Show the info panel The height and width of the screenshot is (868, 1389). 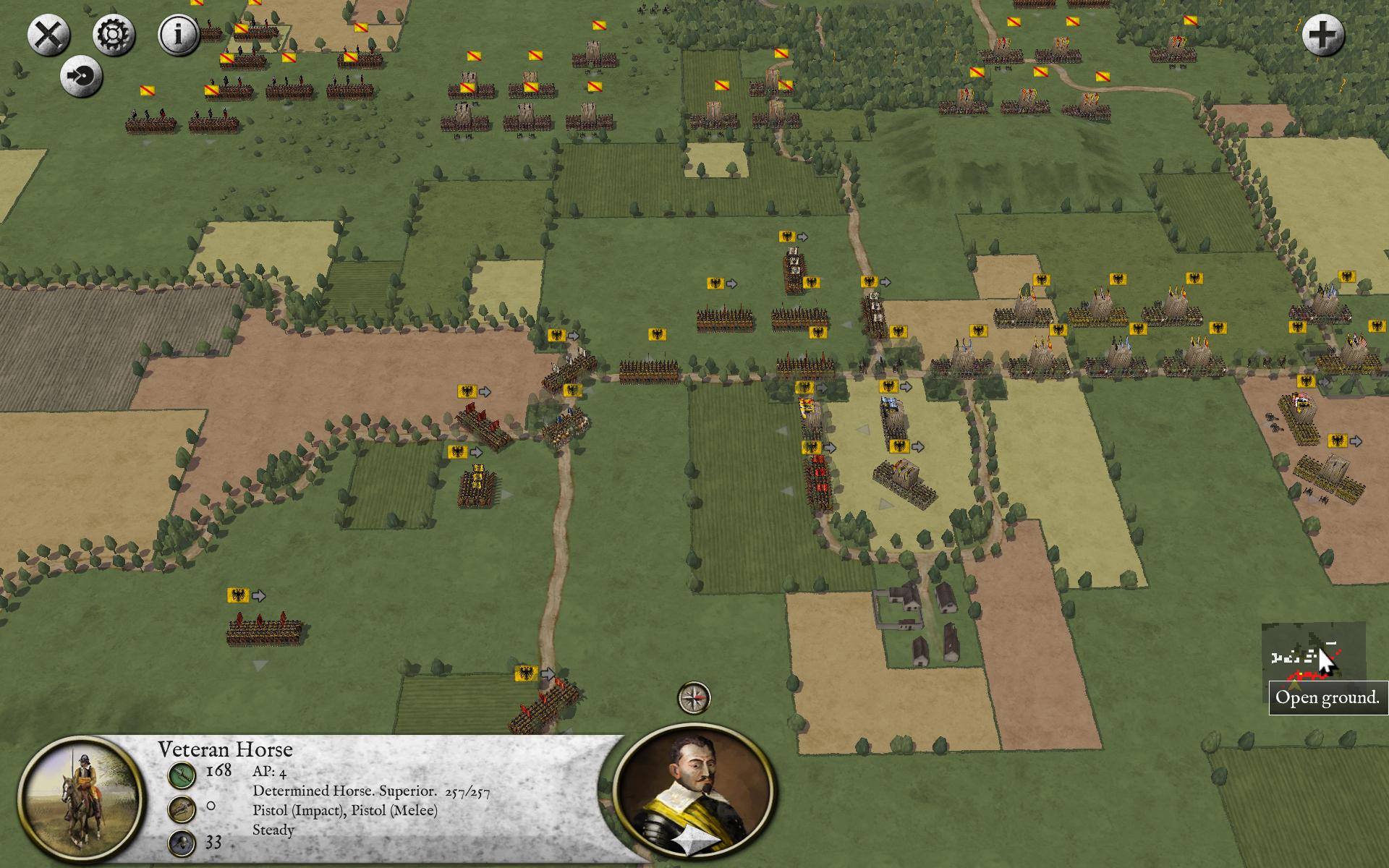click(x=179, y=35)
